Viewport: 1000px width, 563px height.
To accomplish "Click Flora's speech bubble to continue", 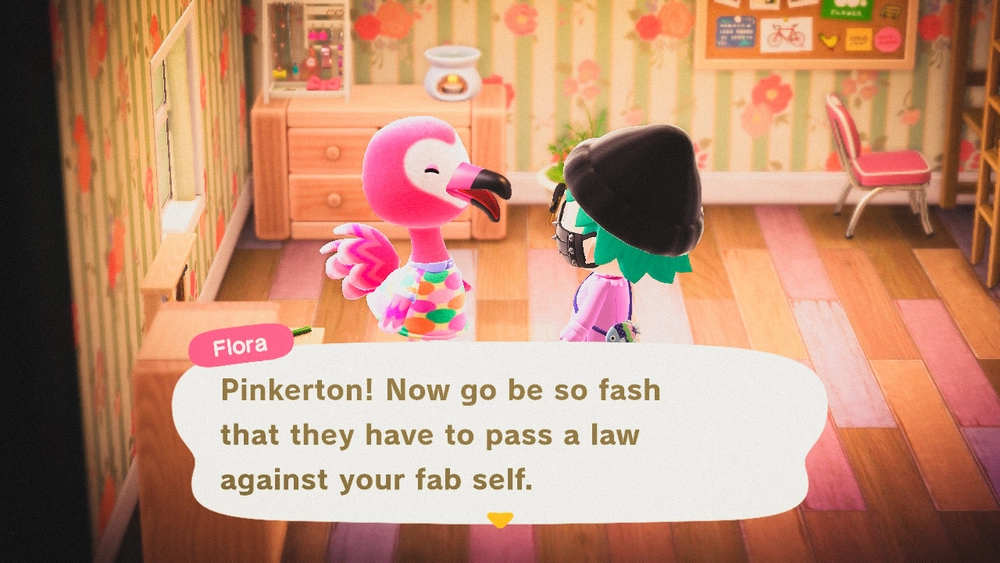I will pos(498,435).
